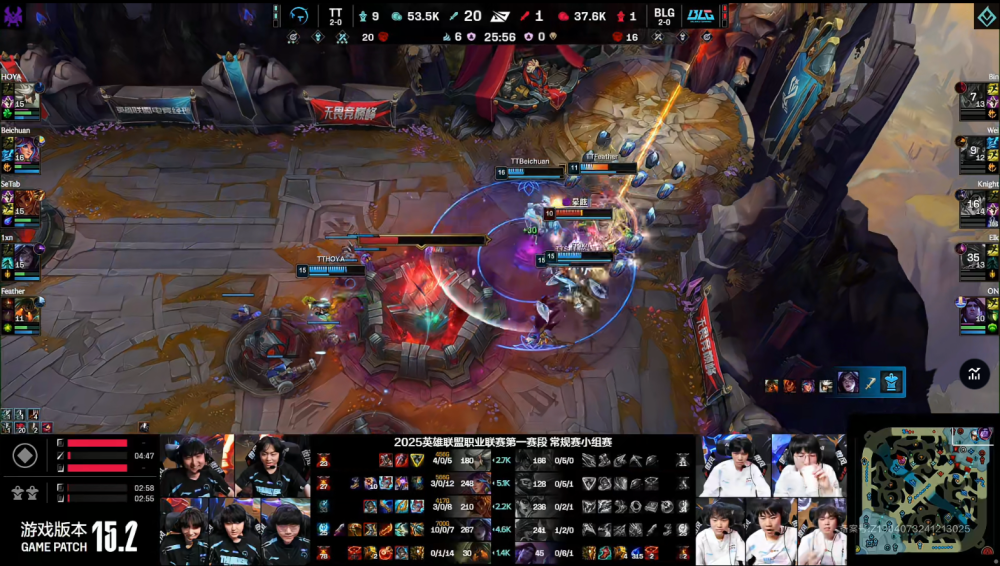This screenshot has width=1000, height=566.
Task: Click Wei's champion portrait
Action: pyautogui.click(x=973, y=149)
